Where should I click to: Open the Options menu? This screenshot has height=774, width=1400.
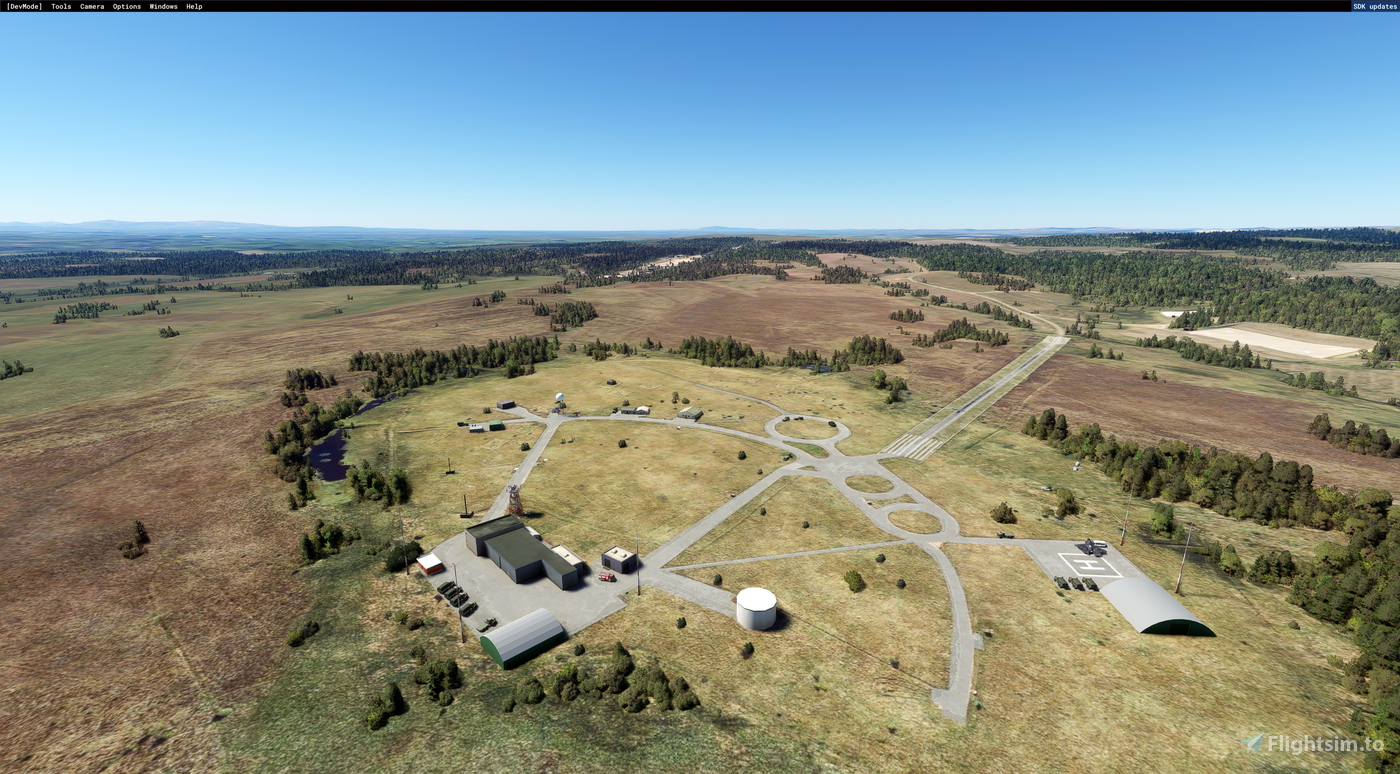click(125, 6)
